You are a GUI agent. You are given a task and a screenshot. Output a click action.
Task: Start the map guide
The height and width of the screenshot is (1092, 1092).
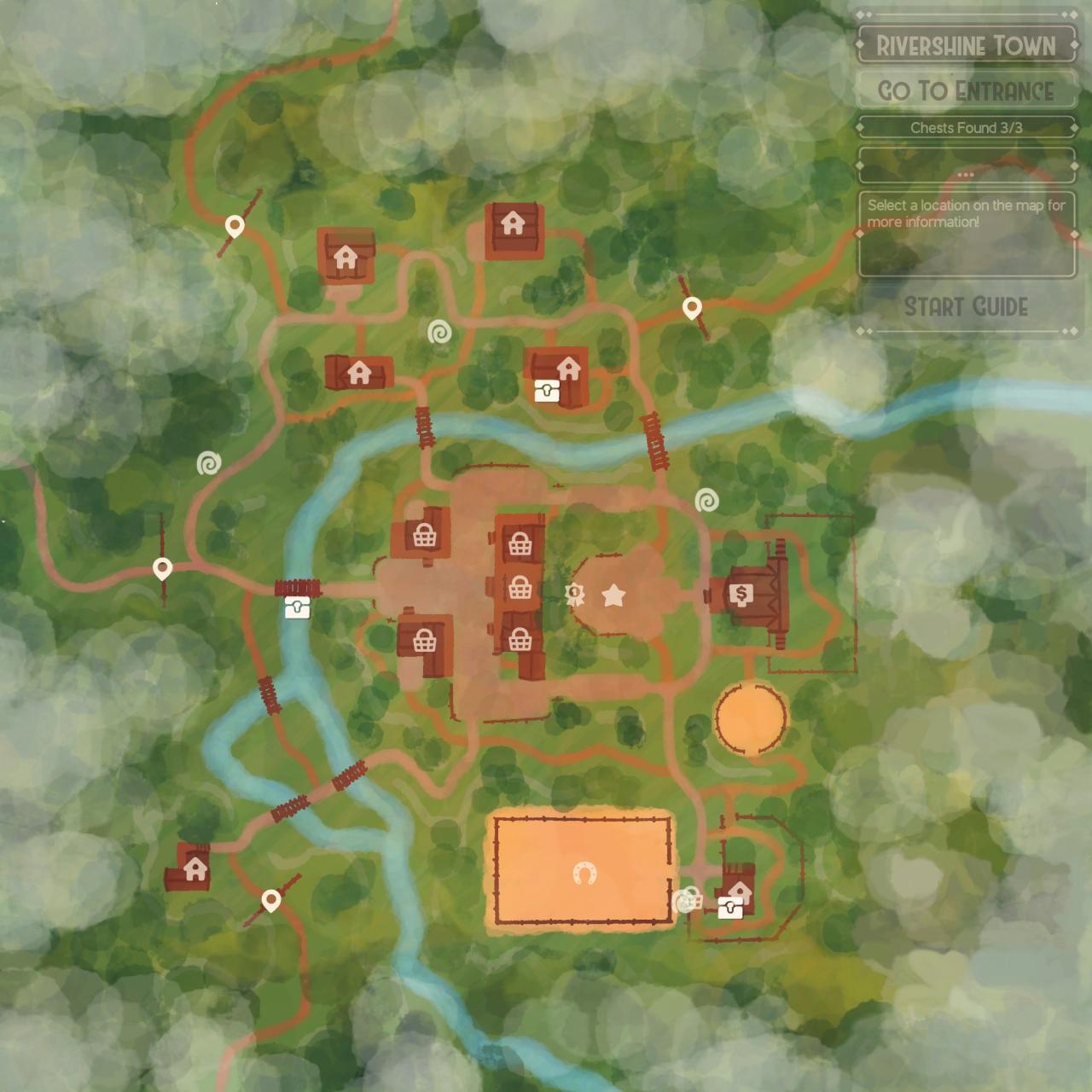coord(966,307)
